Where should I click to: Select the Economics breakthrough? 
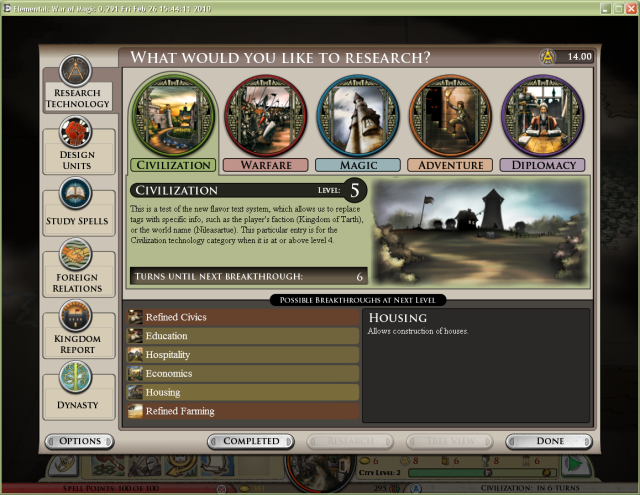[243, 374]
